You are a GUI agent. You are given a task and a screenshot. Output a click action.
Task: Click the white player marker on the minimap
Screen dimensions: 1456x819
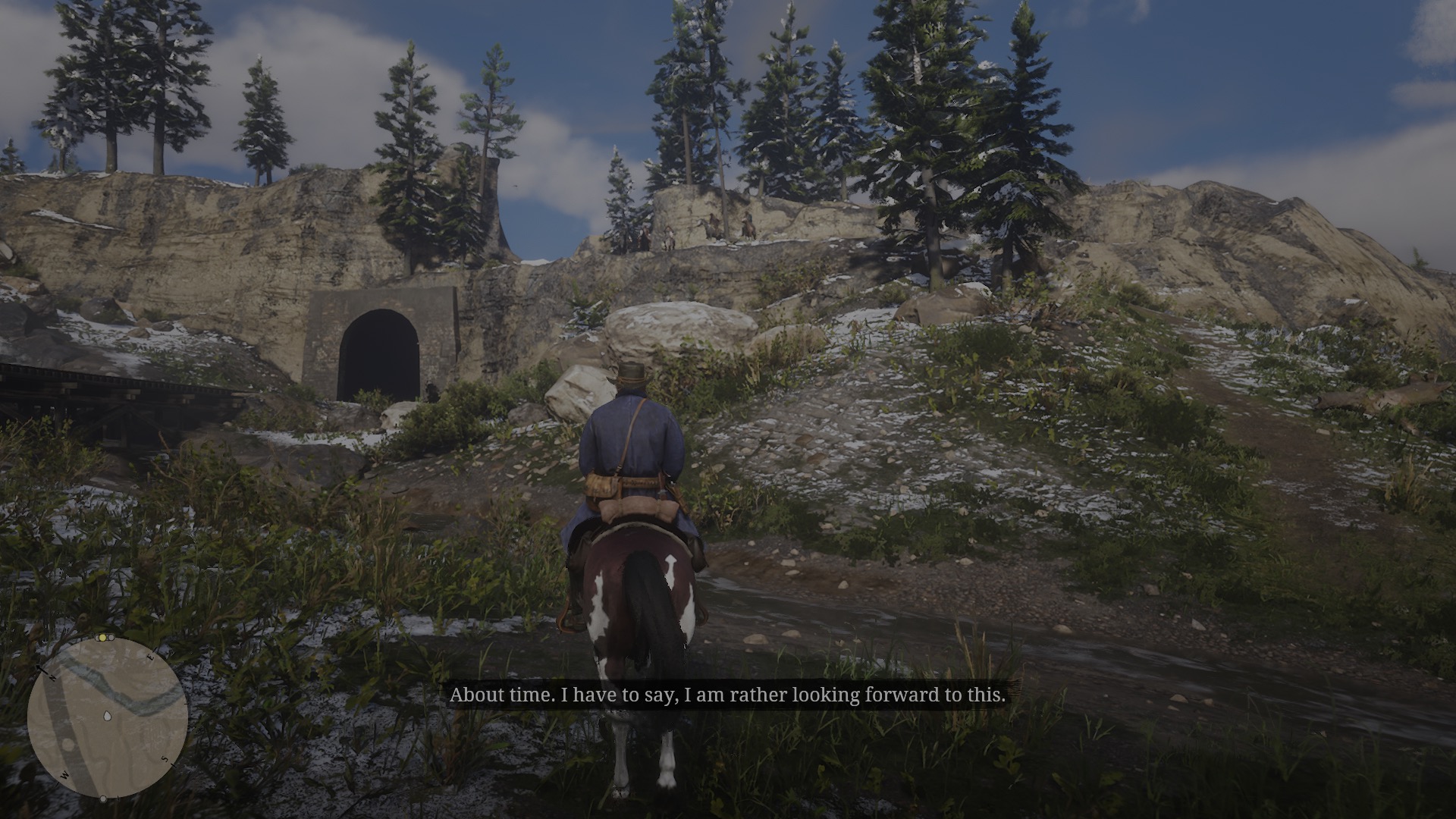click(107, 716)
